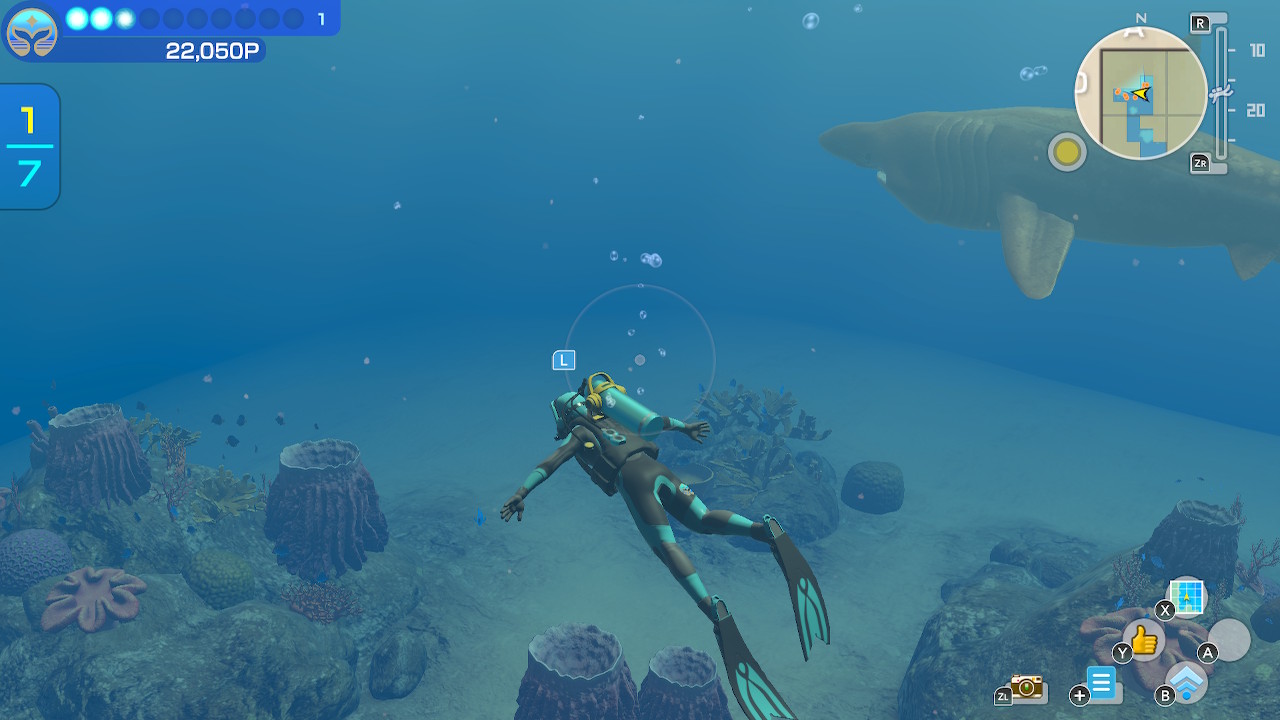
Task: Activate the camera photo mode icon
Action: (1026, 686)
